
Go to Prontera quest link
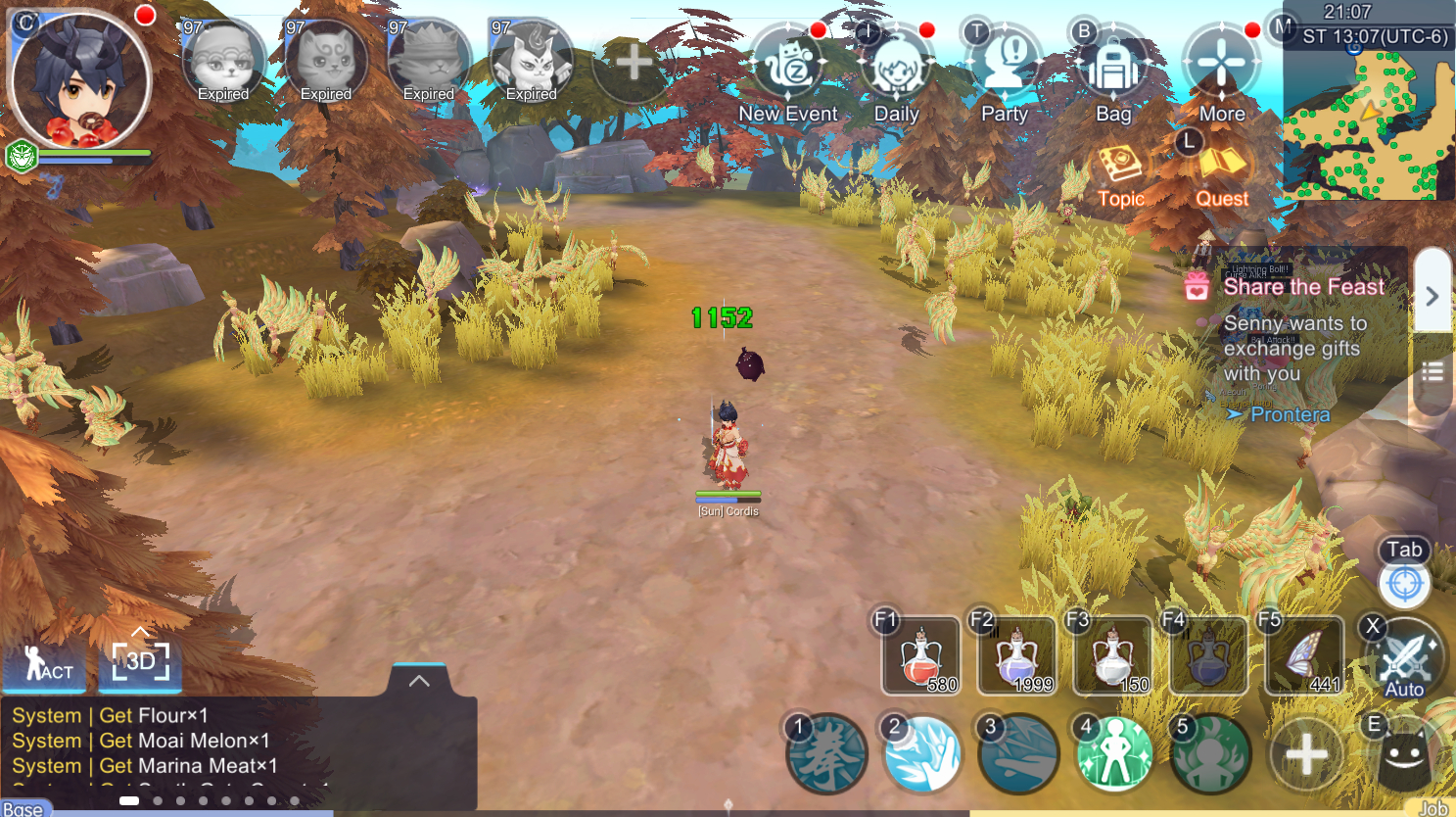click(1290, 414)
